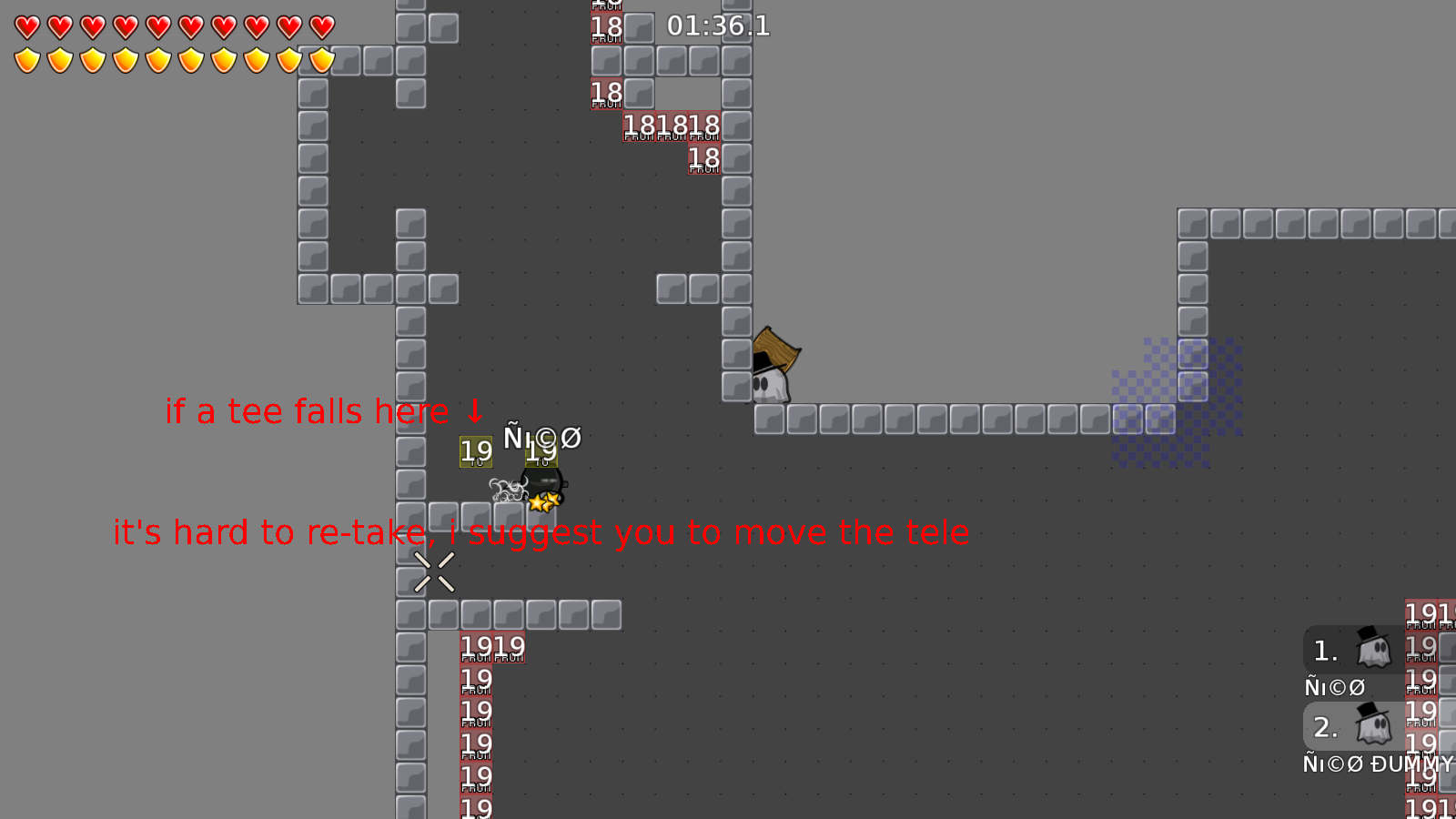This screenshot has height=819, width=1456.
Task: Open the triple 181818 FROM tile row
Action: pos(670,125)
